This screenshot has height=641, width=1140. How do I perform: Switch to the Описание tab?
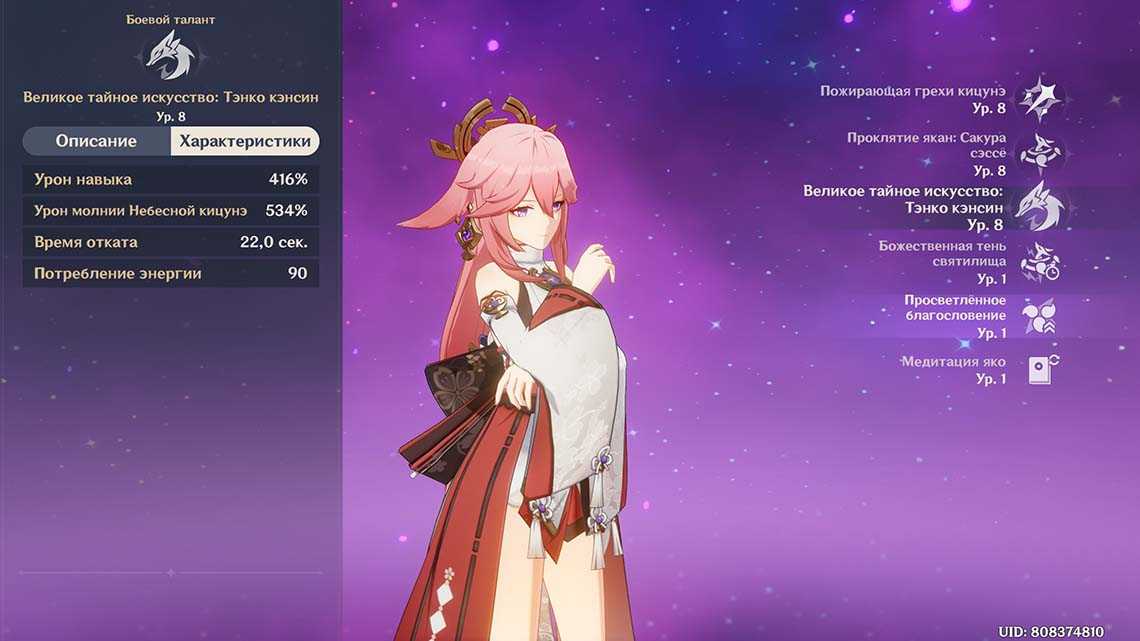point(96,141)
